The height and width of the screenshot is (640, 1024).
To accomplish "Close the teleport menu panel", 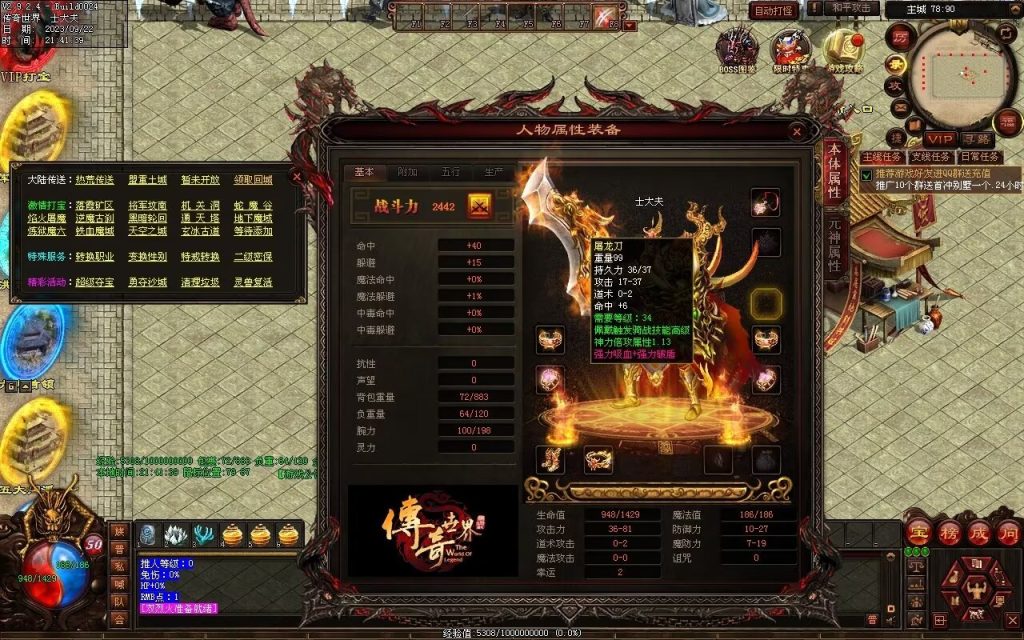I will (296, 176).
